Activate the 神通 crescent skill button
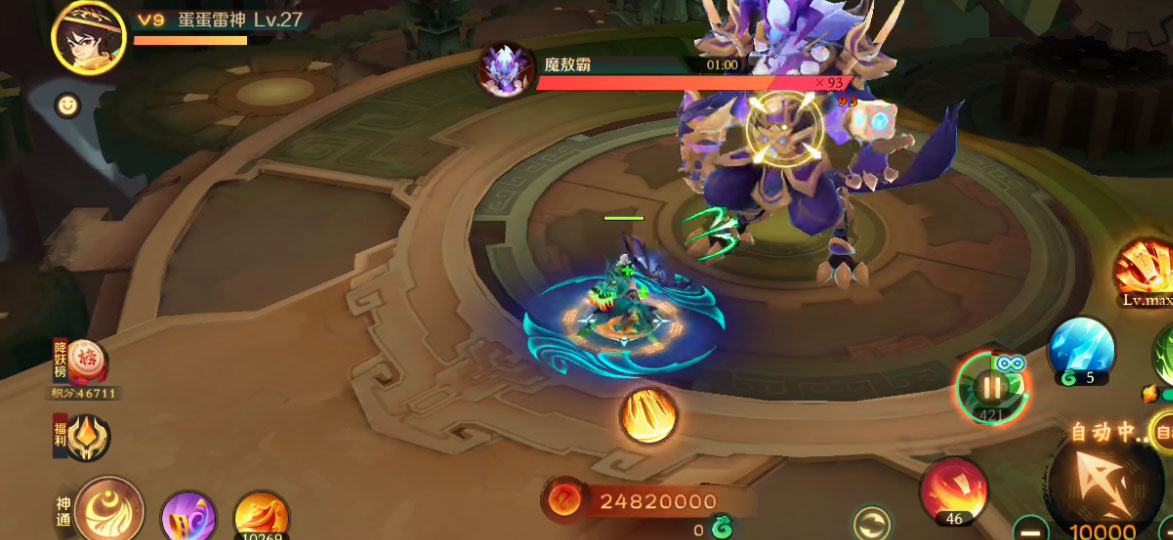This screenshot has height=540, width=1173. coord(109,510)
